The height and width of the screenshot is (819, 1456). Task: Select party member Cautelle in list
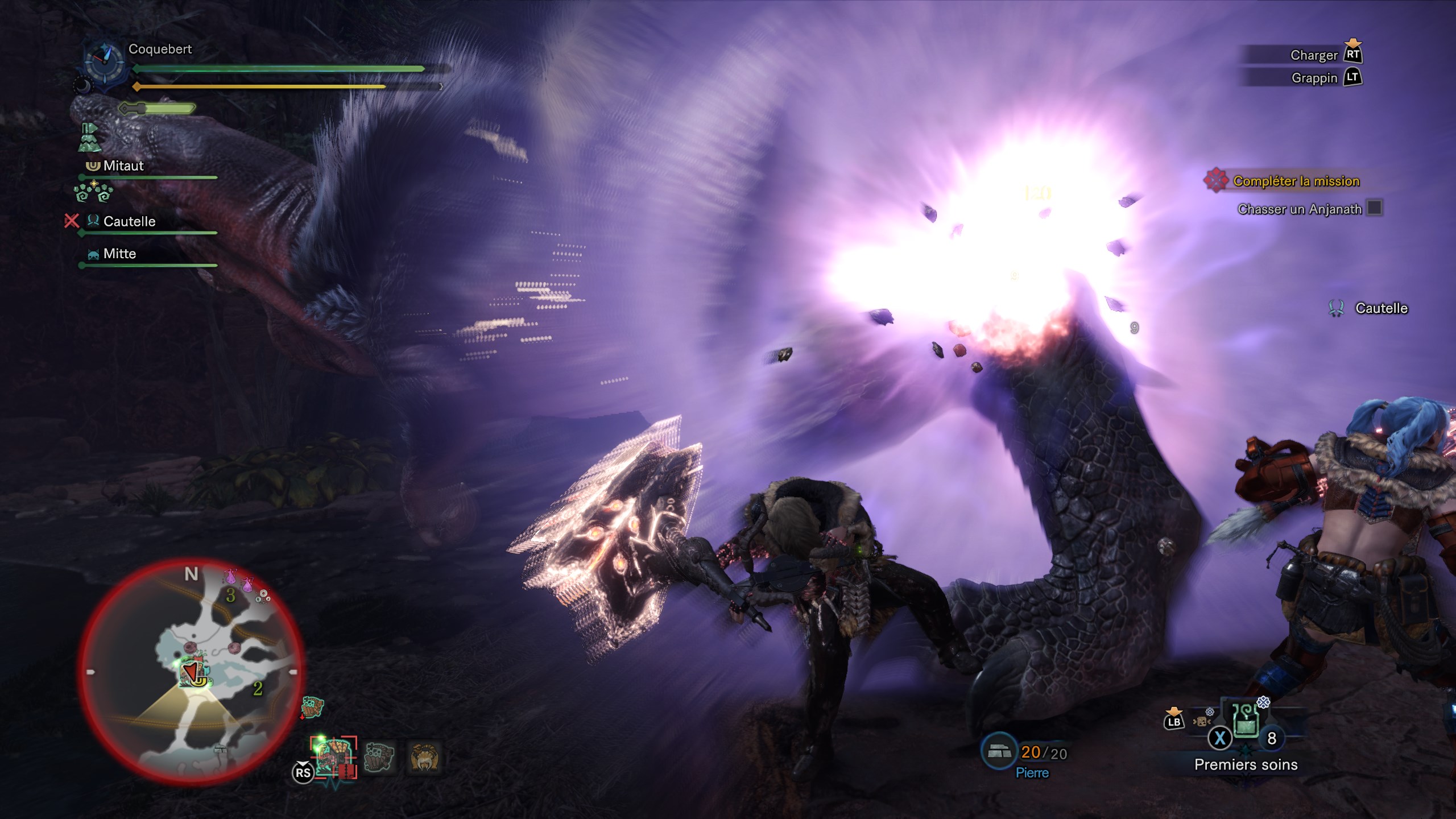(x=129, y=222)
